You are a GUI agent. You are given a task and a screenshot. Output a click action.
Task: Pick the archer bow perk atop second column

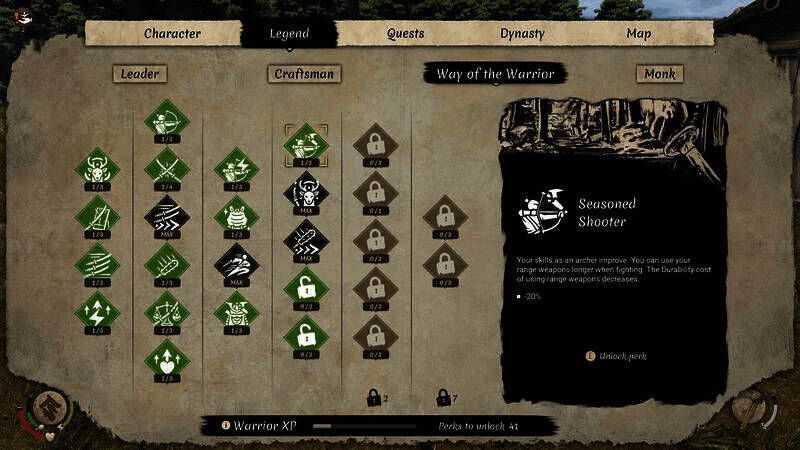click(166, 119)
